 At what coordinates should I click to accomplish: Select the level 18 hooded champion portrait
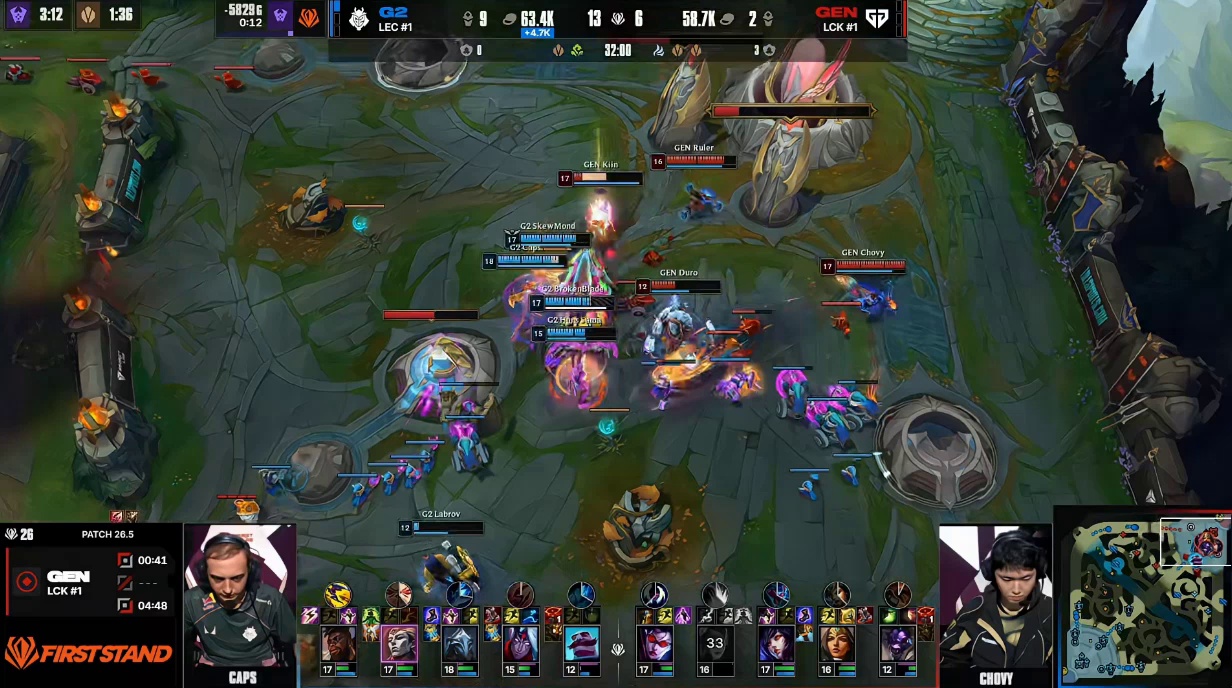[460, 644]
